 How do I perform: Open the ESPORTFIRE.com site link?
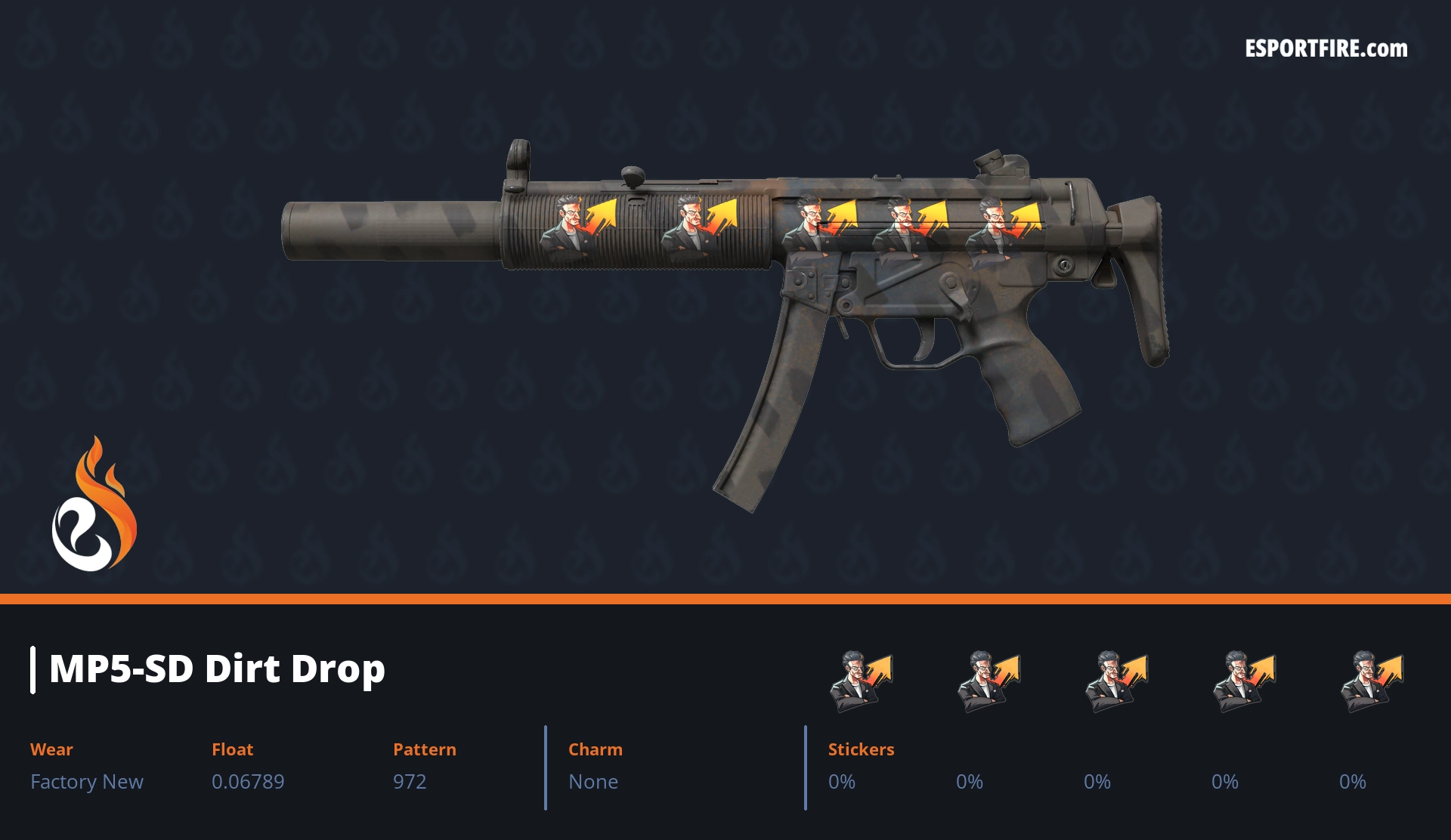point(1326,49)
